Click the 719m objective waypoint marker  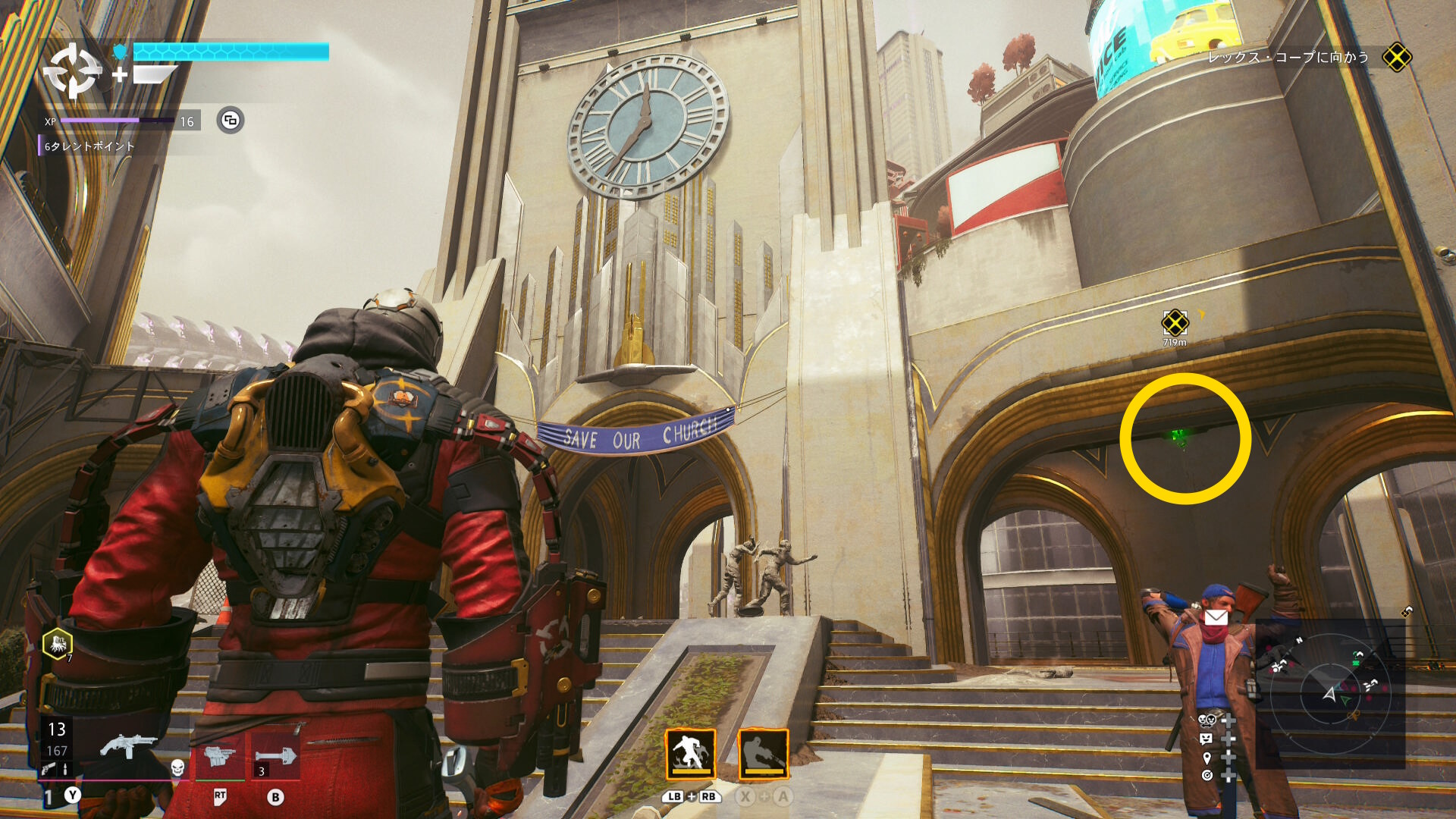(x=1175, y=323)
